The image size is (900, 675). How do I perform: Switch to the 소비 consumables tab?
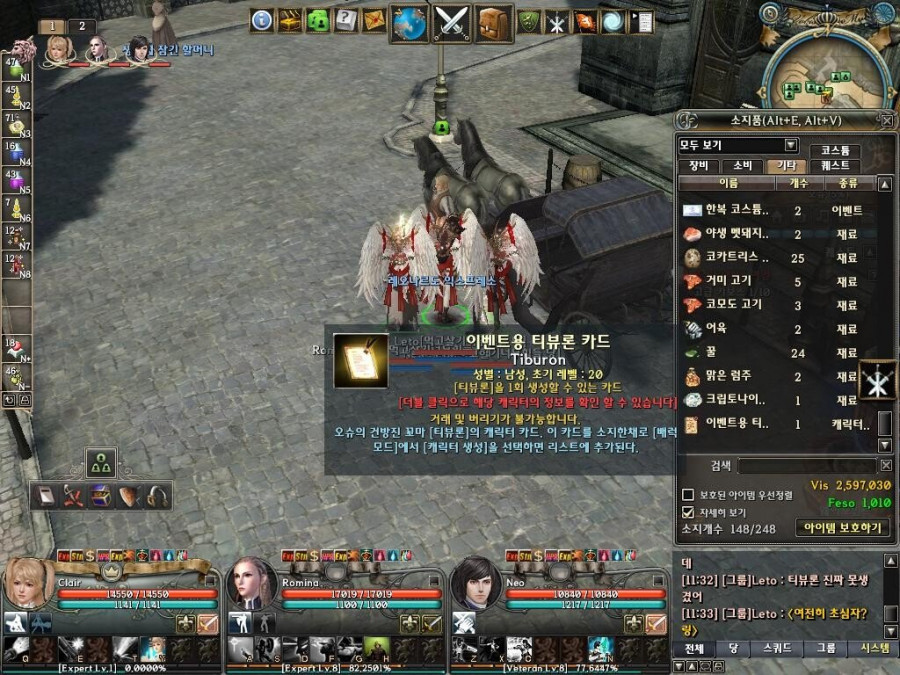pos(741,166)
